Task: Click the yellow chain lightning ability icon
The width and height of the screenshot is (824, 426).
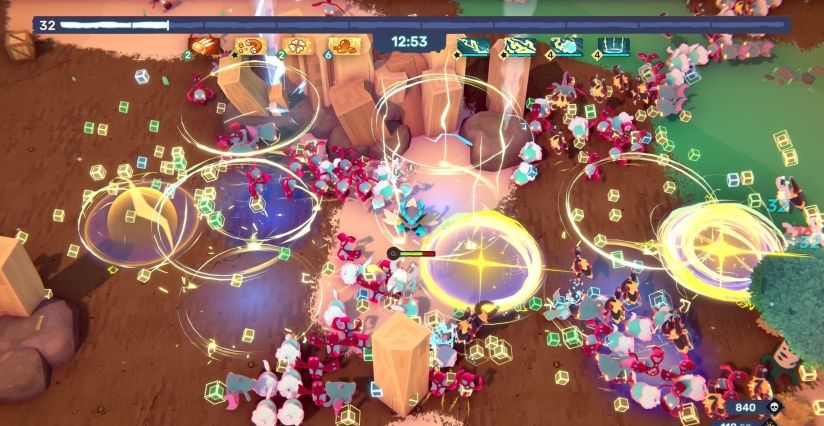Action: 520,46
